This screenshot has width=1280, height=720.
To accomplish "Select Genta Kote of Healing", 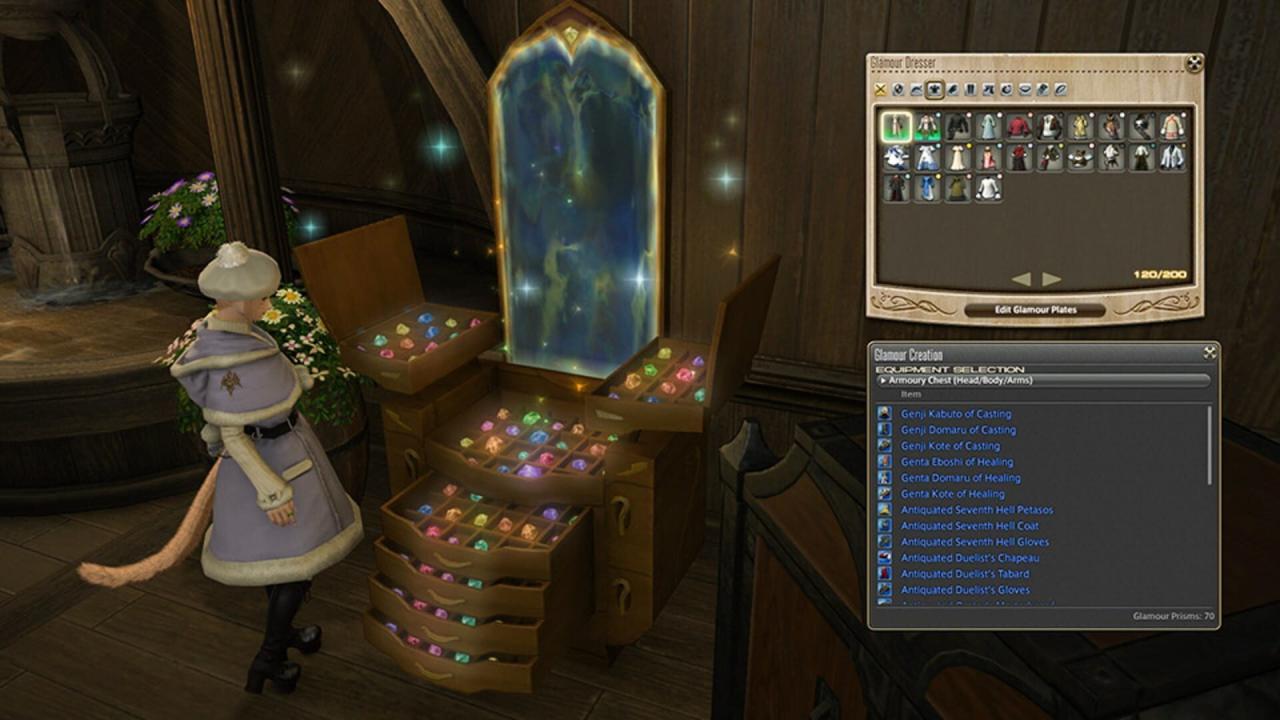I will point(952,494).
